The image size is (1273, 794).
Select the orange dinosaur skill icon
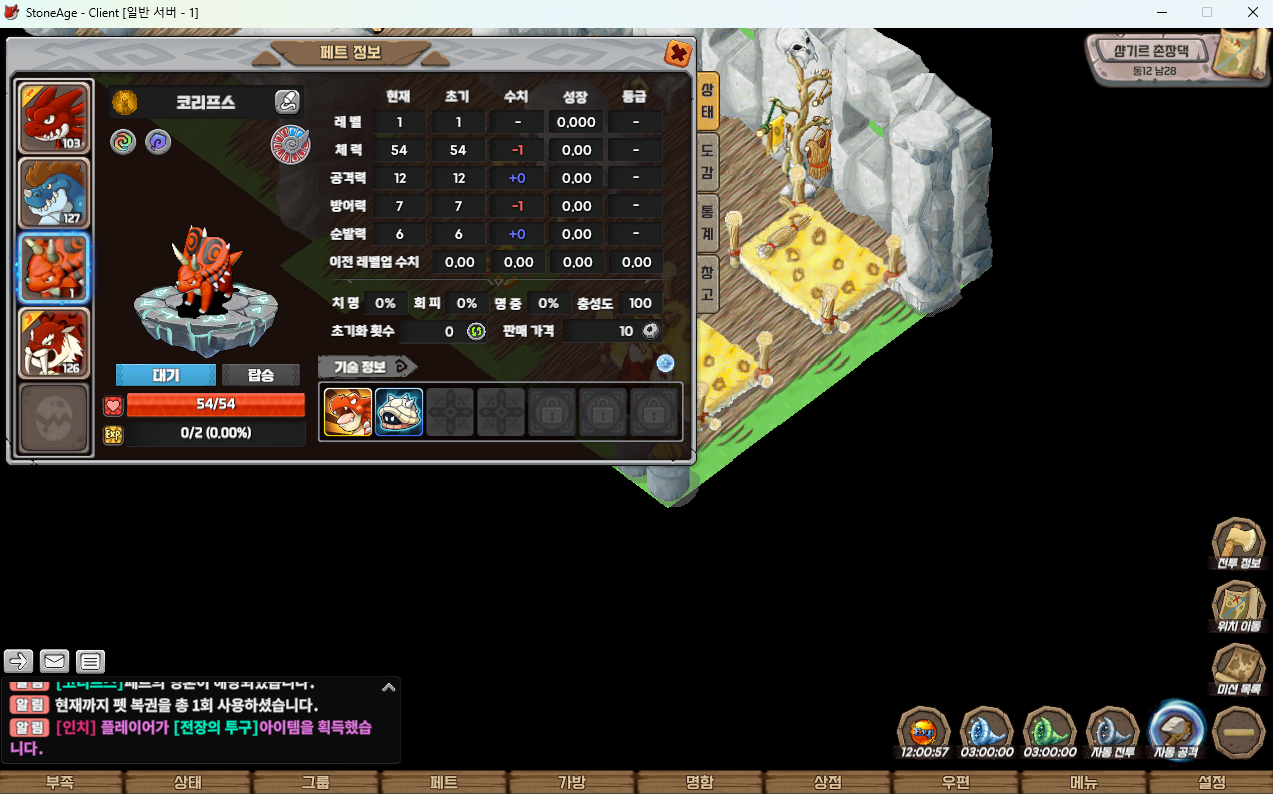348,412
